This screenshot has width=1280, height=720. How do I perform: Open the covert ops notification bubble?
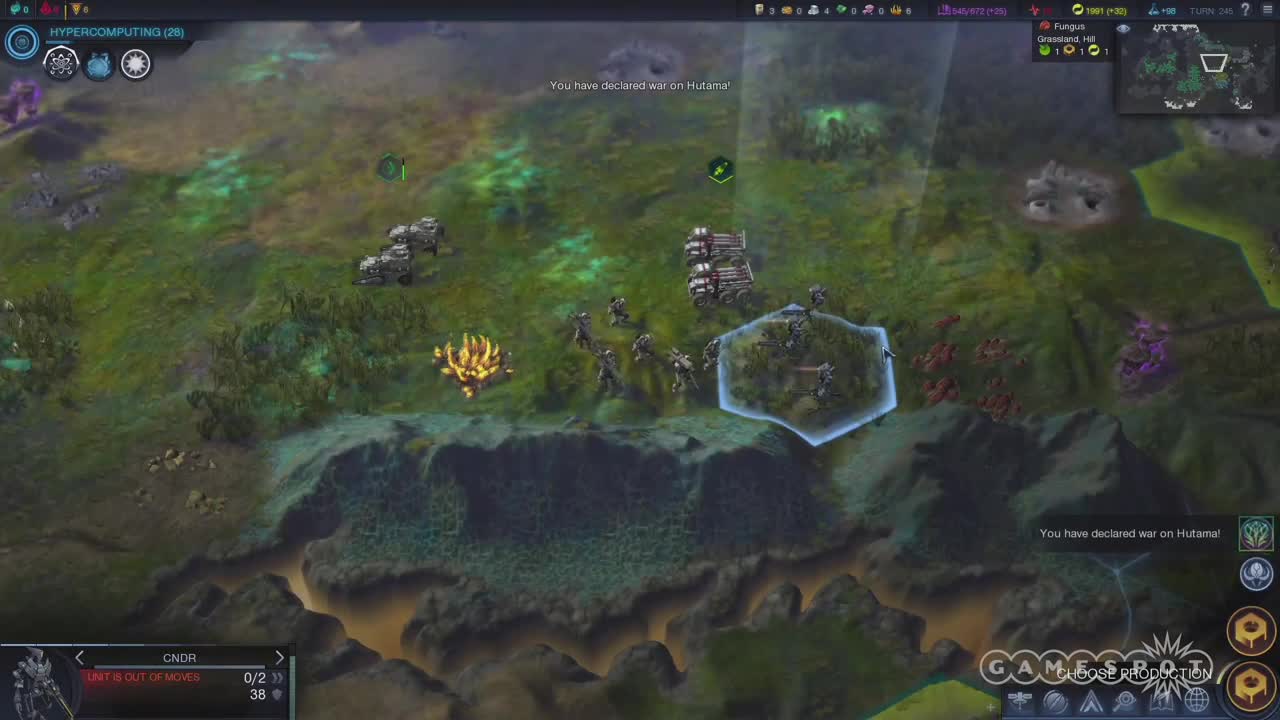tap(1256, 573)
